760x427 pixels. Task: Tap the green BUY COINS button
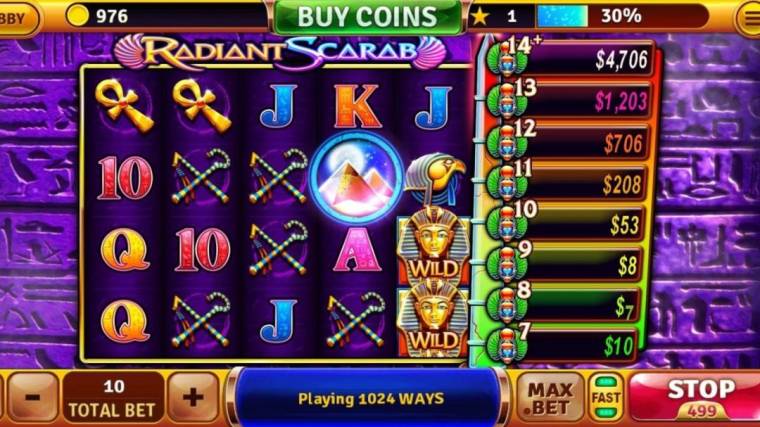pos(366,17)
